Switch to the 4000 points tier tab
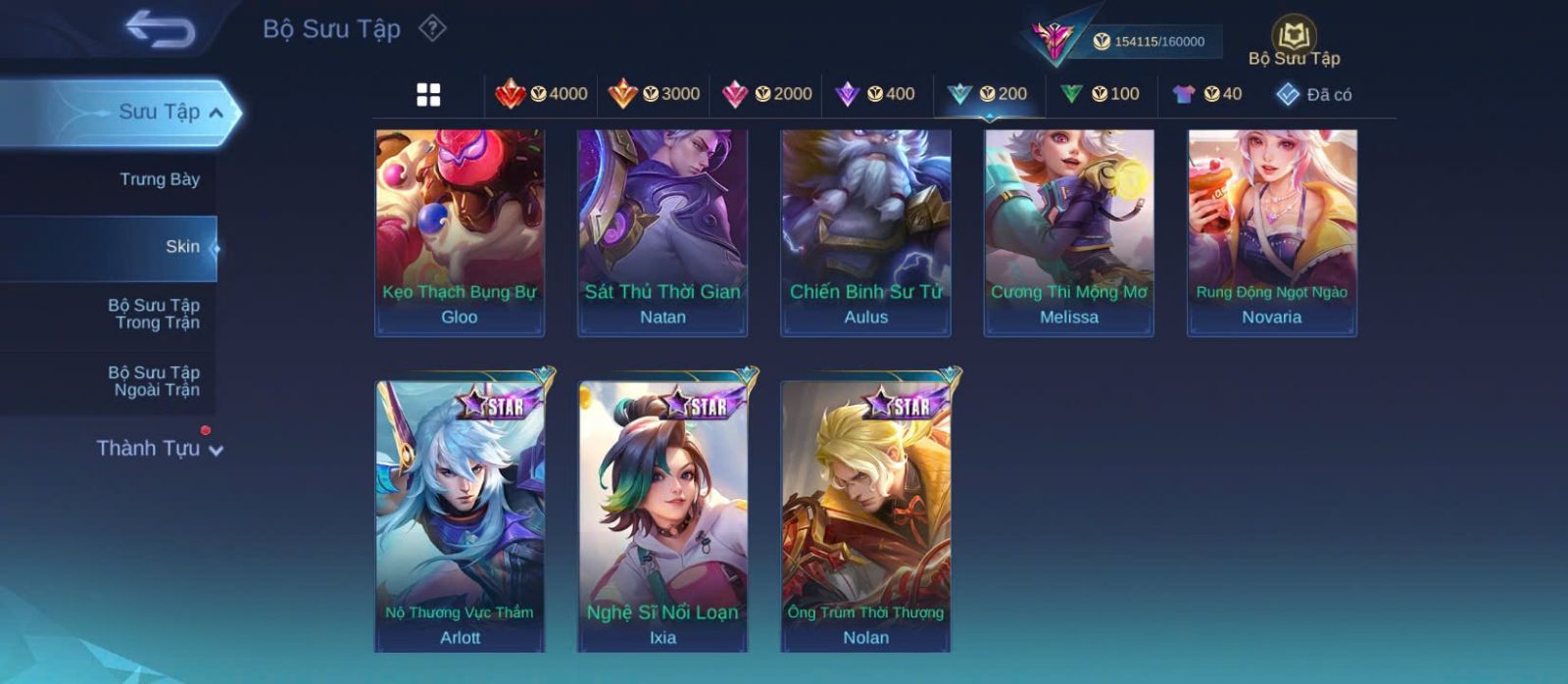Screen dimensions: 1568x684 click(x=541, y=94)
